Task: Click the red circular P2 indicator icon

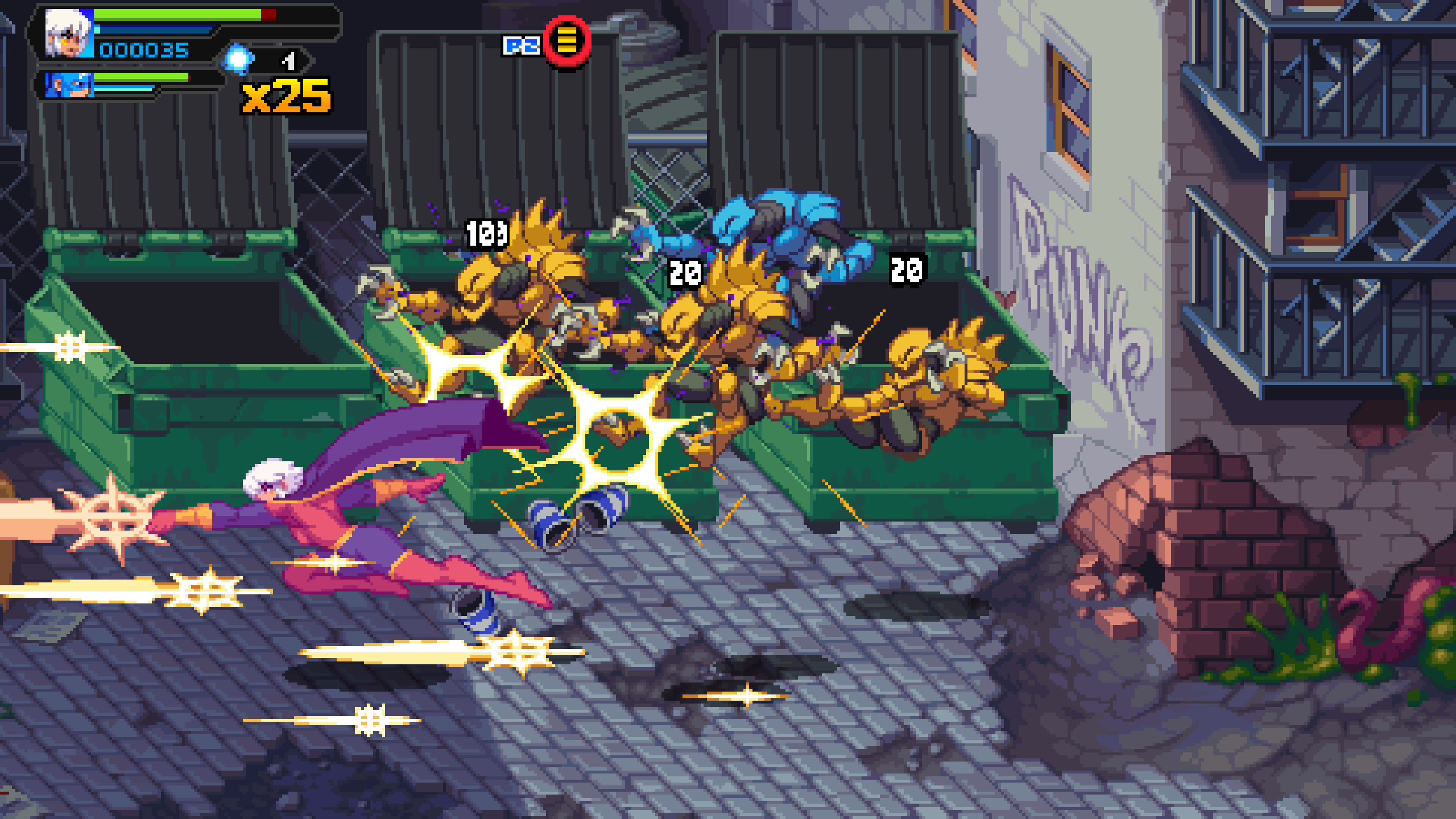Action: pyautogui.click(x=566, y=41)
